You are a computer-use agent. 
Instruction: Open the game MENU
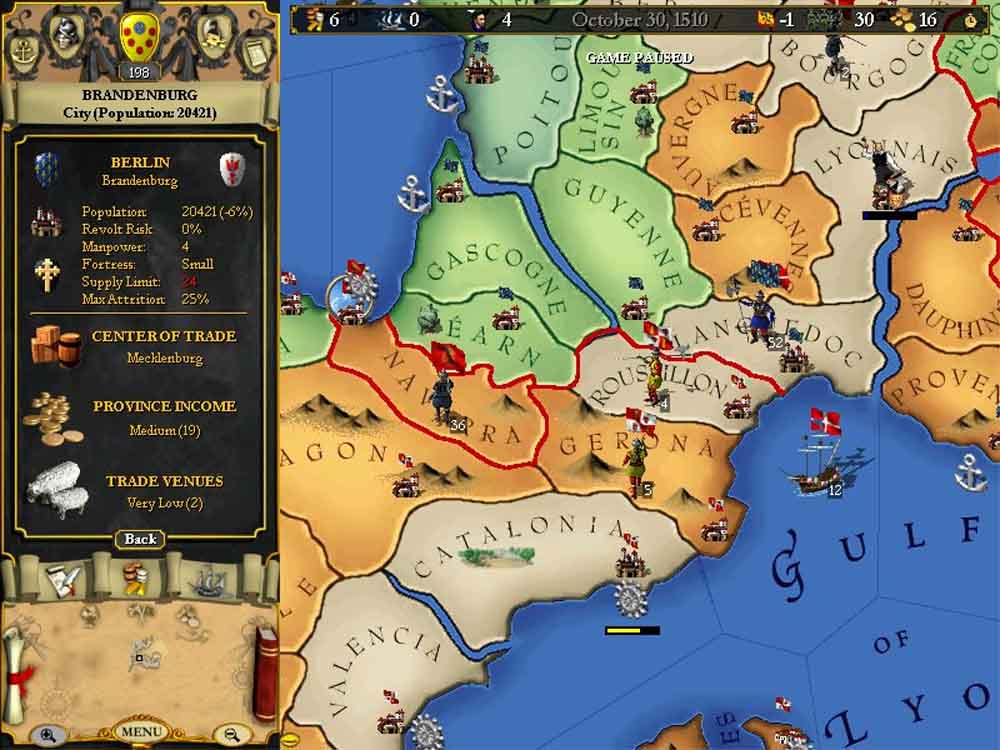coord(140,731)
